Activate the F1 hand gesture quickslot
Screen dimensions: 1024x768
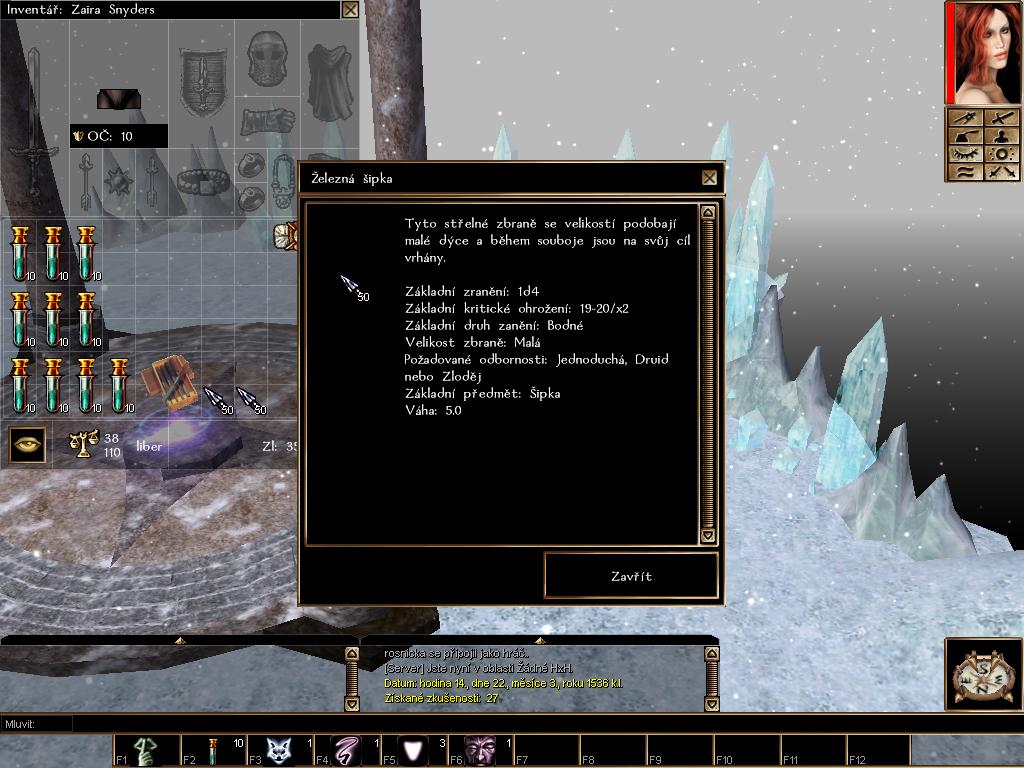pyautogui.click(x=147, y=750)
